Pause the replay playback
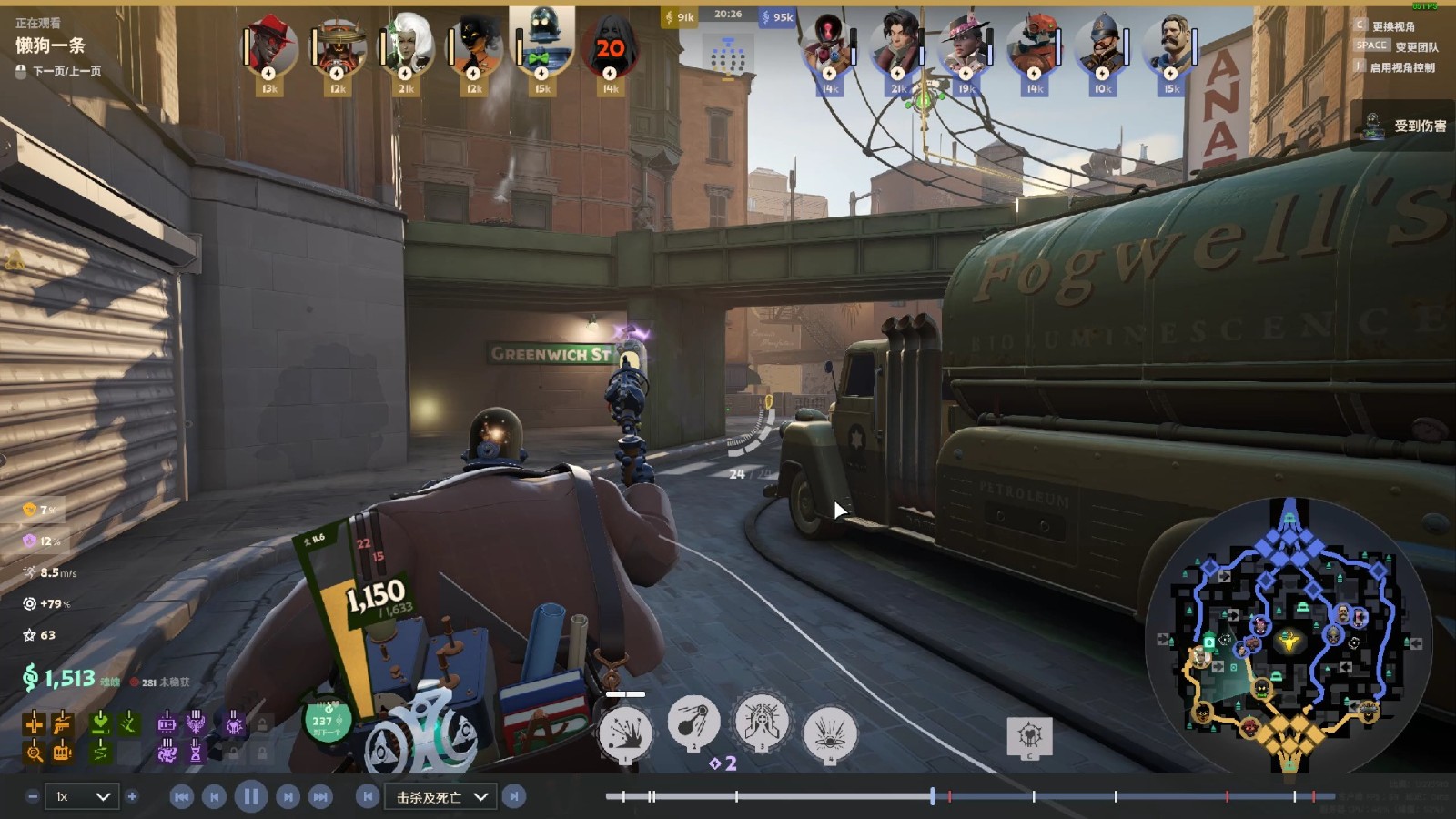Screen dimensions: 1456x819 coord(250,797)
